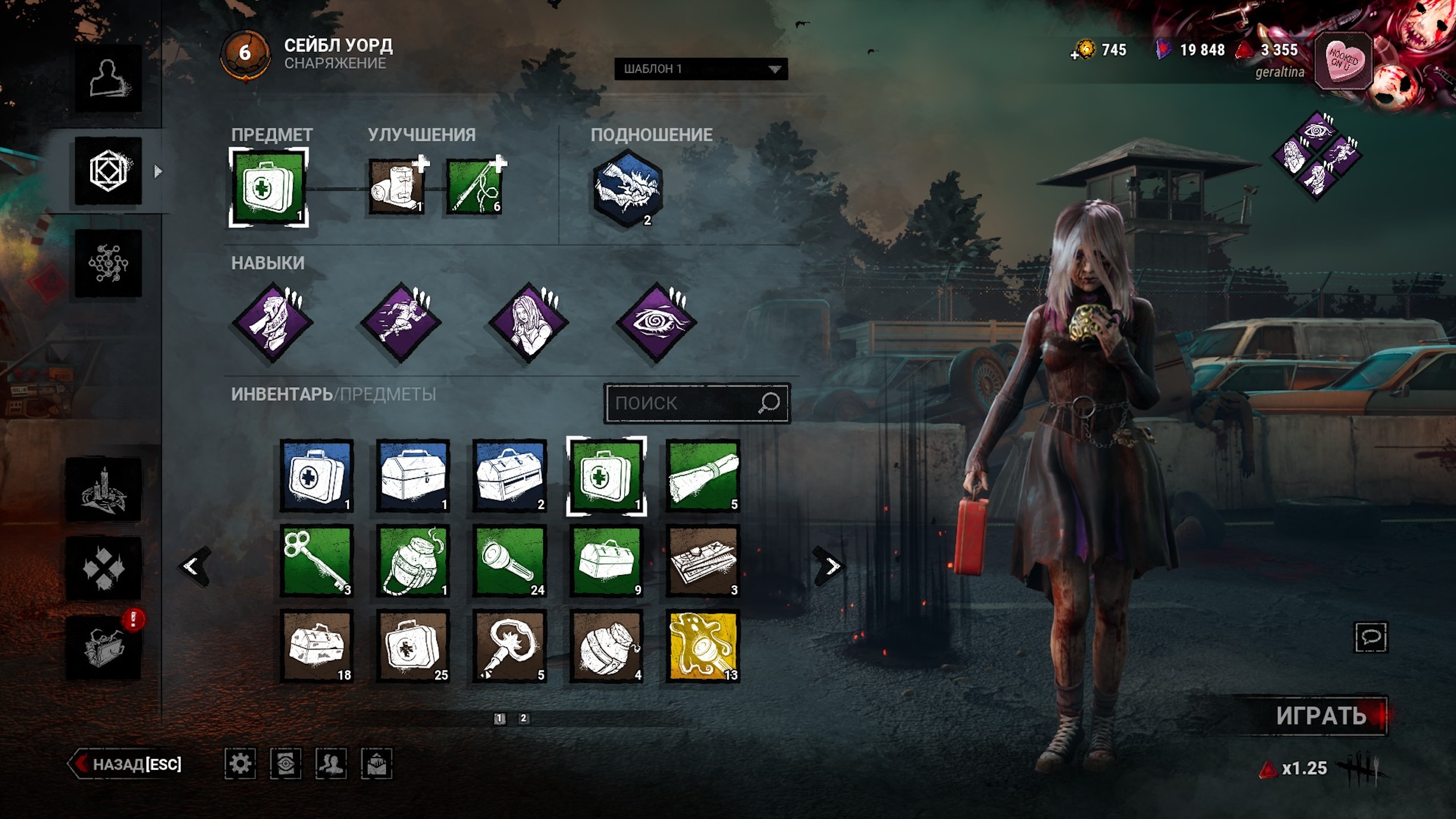Image resolution: width=1456 pixels, height=819 pixels.
Task: Go to the previous inventory page arrow
Action: tap(194, 565)
